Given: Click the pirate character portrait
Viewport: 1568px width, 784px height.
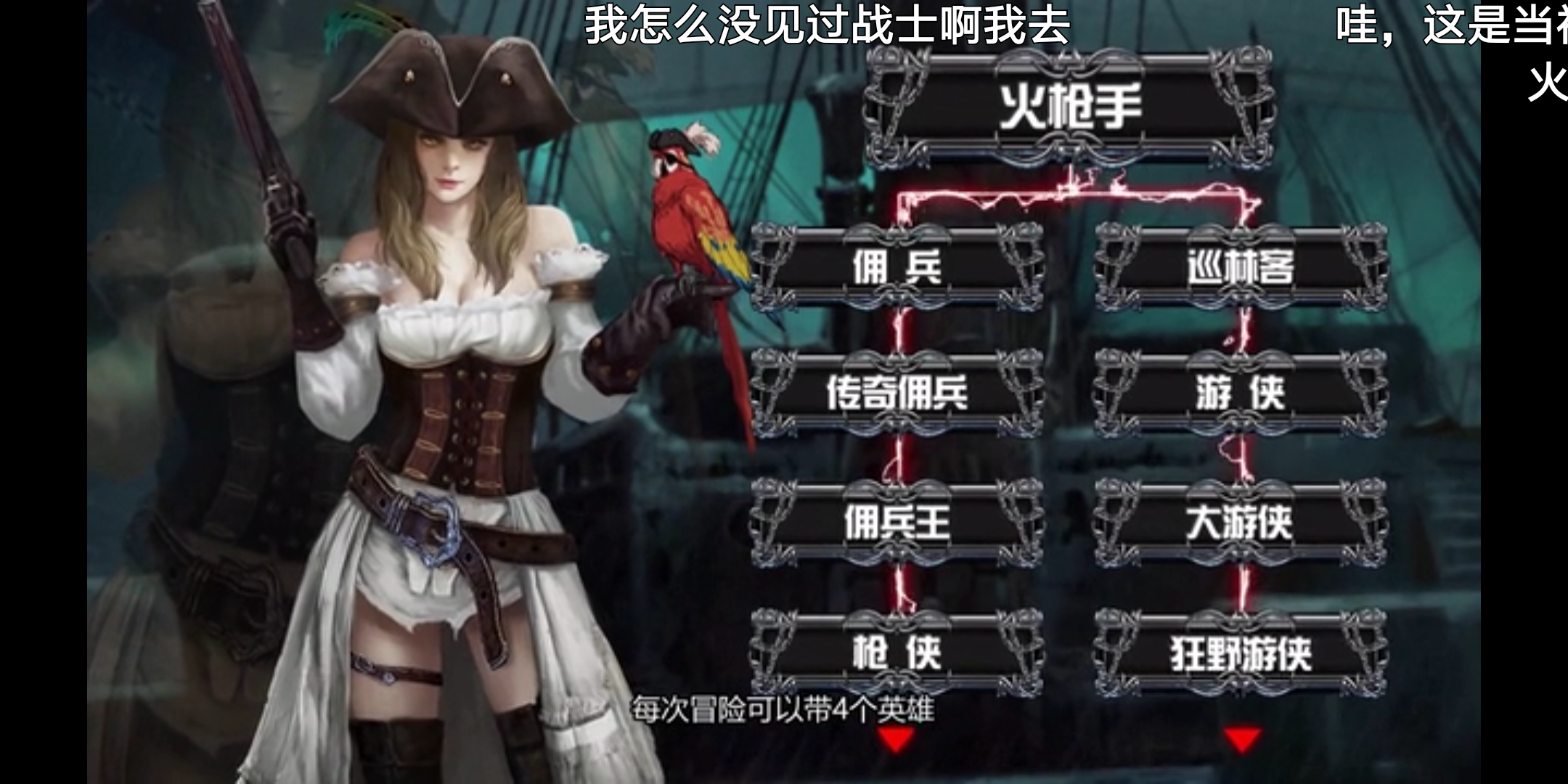Looking at the screenshot, I should coord(450,363).
